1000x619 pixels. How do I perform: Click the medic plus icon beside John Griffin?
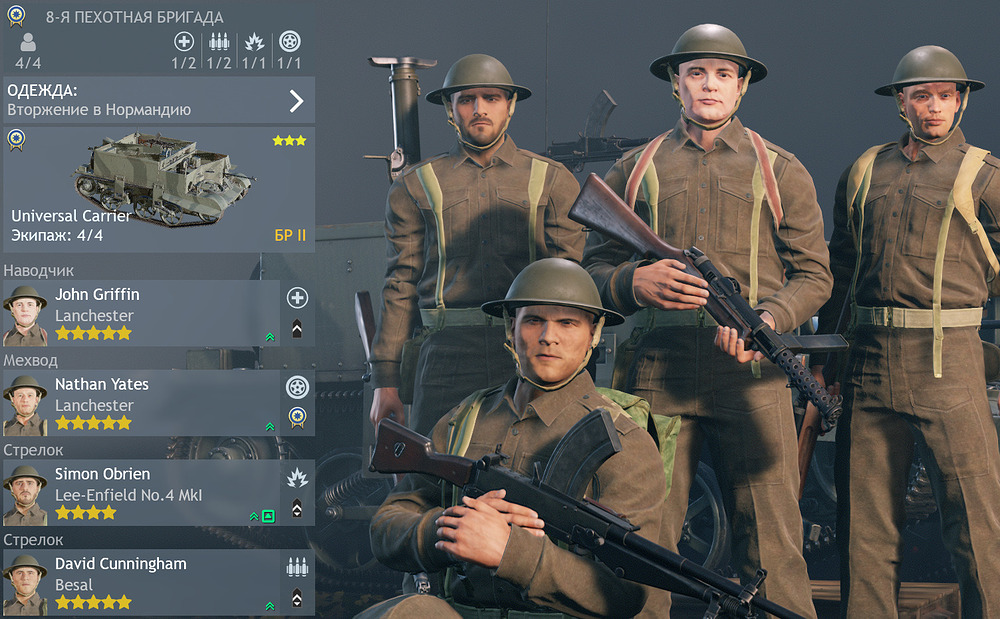click(297, 297)
